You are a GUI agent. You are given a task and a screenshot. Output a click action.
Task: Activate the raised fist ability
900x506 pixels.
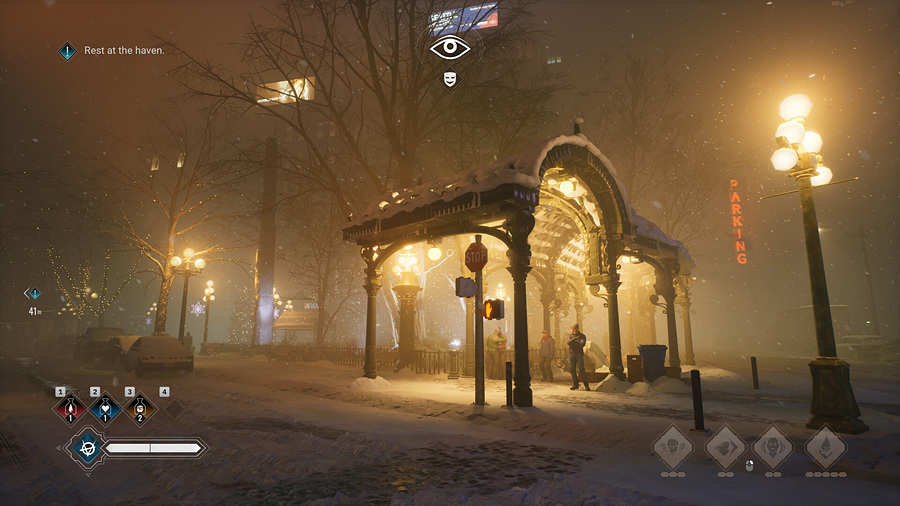[672, 446]
